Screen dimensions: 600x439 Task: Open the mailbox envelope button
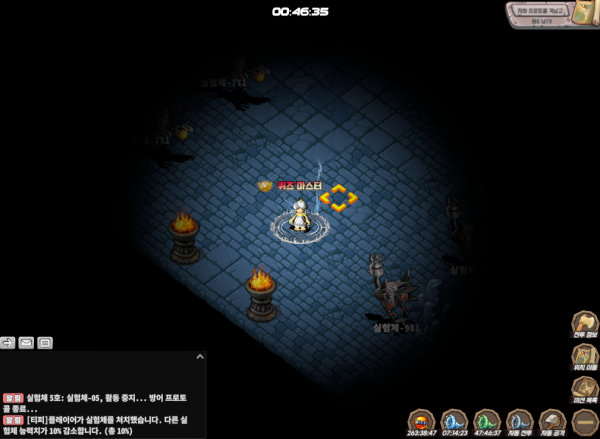coord(27,343)
